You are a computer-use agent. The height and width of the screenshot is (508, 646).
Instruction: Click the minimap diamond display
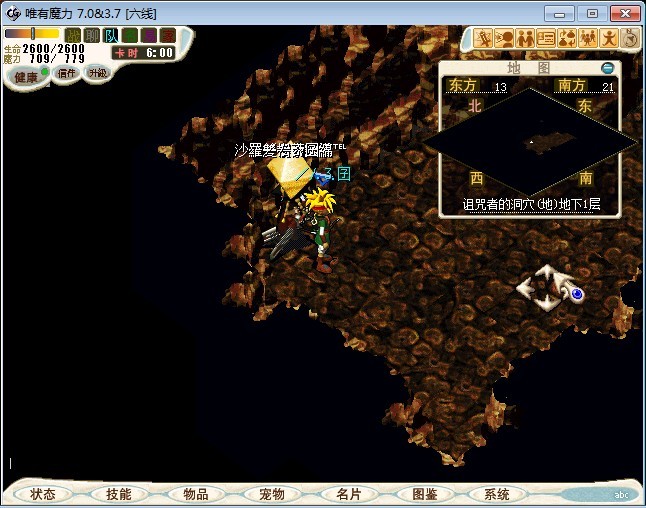point(530,140)
